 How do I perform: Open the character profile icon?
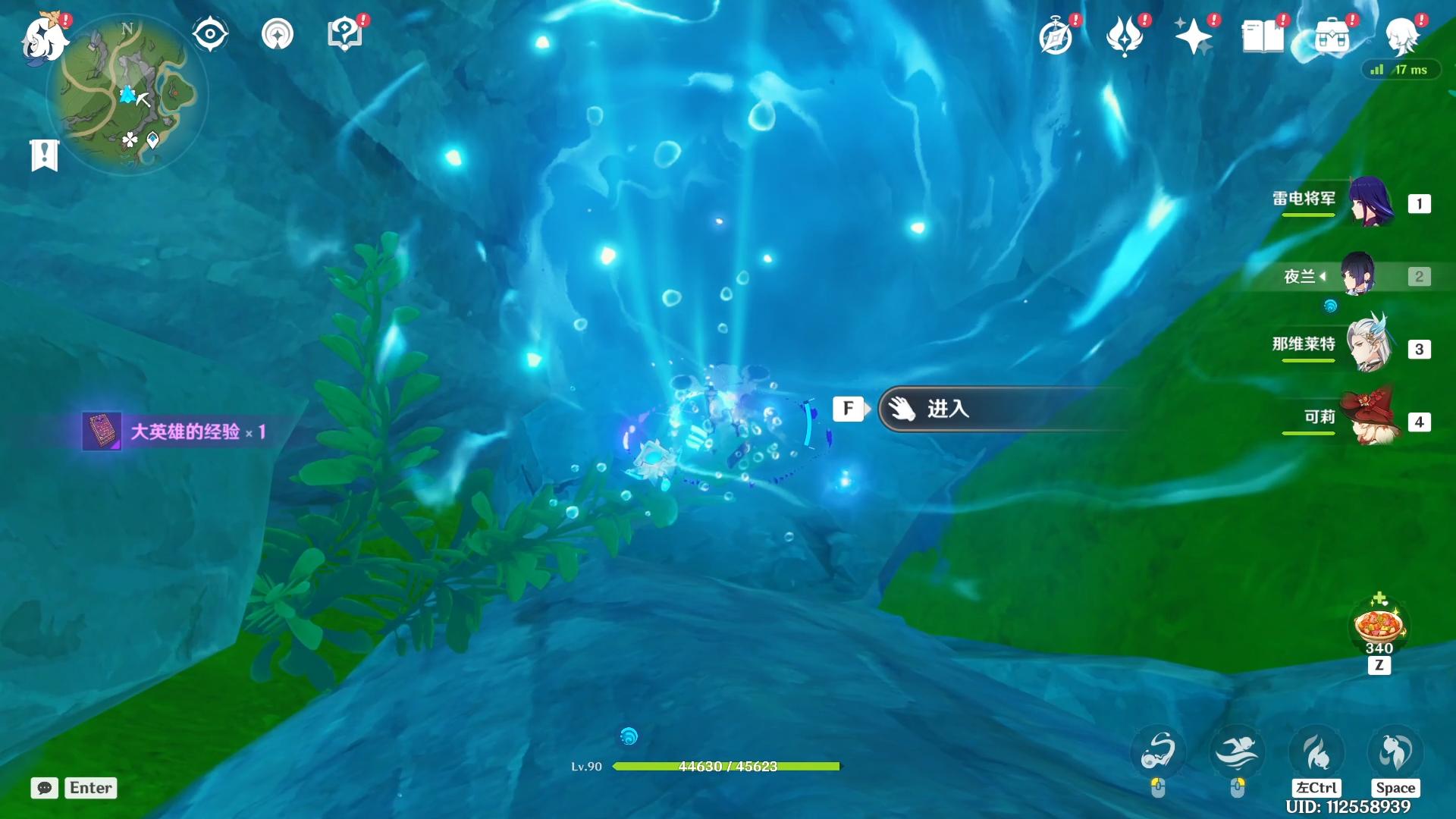(x=1401, y=36)
